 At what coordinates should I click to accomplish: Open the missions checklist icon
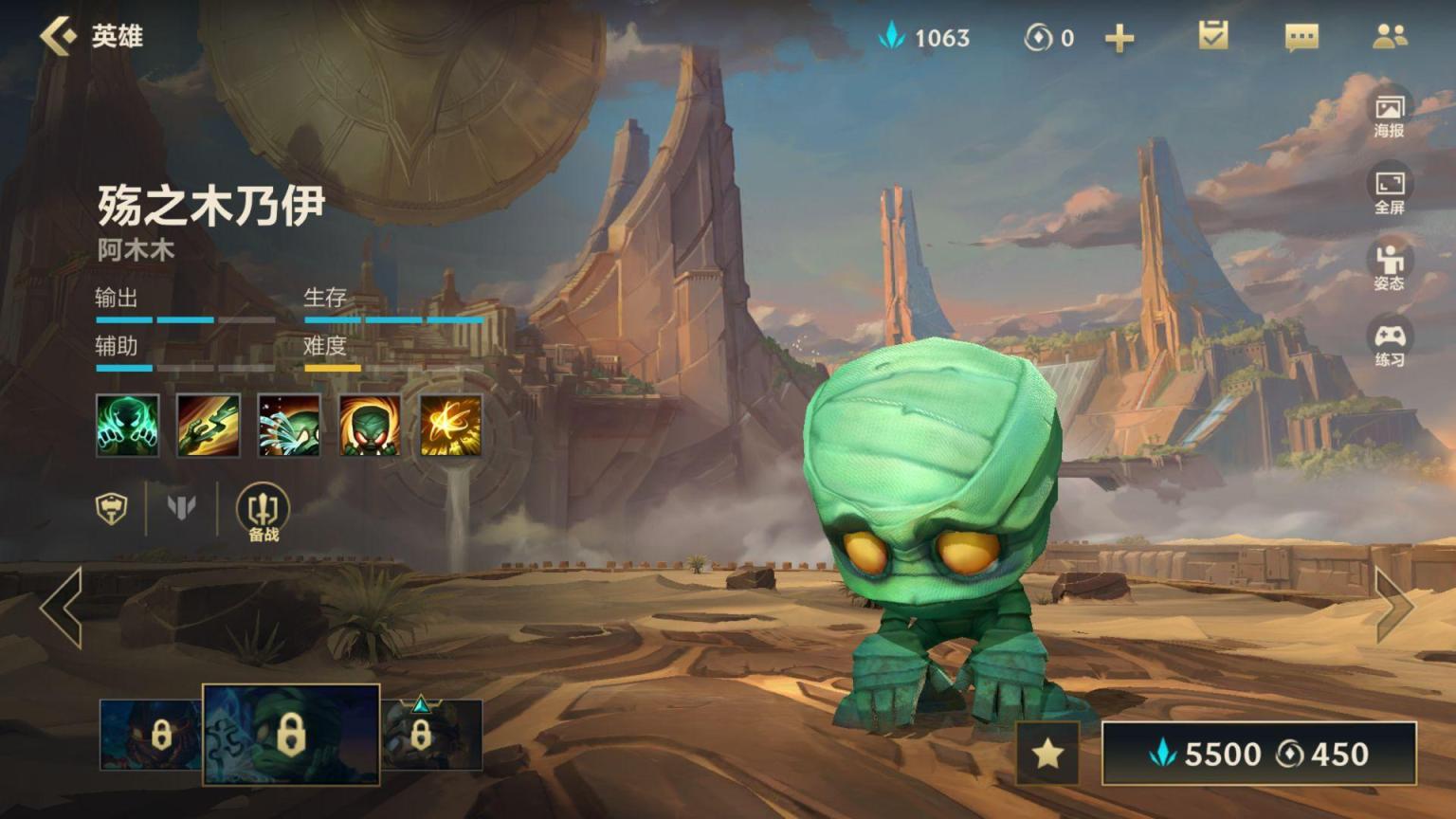[x=1213, y=37]
